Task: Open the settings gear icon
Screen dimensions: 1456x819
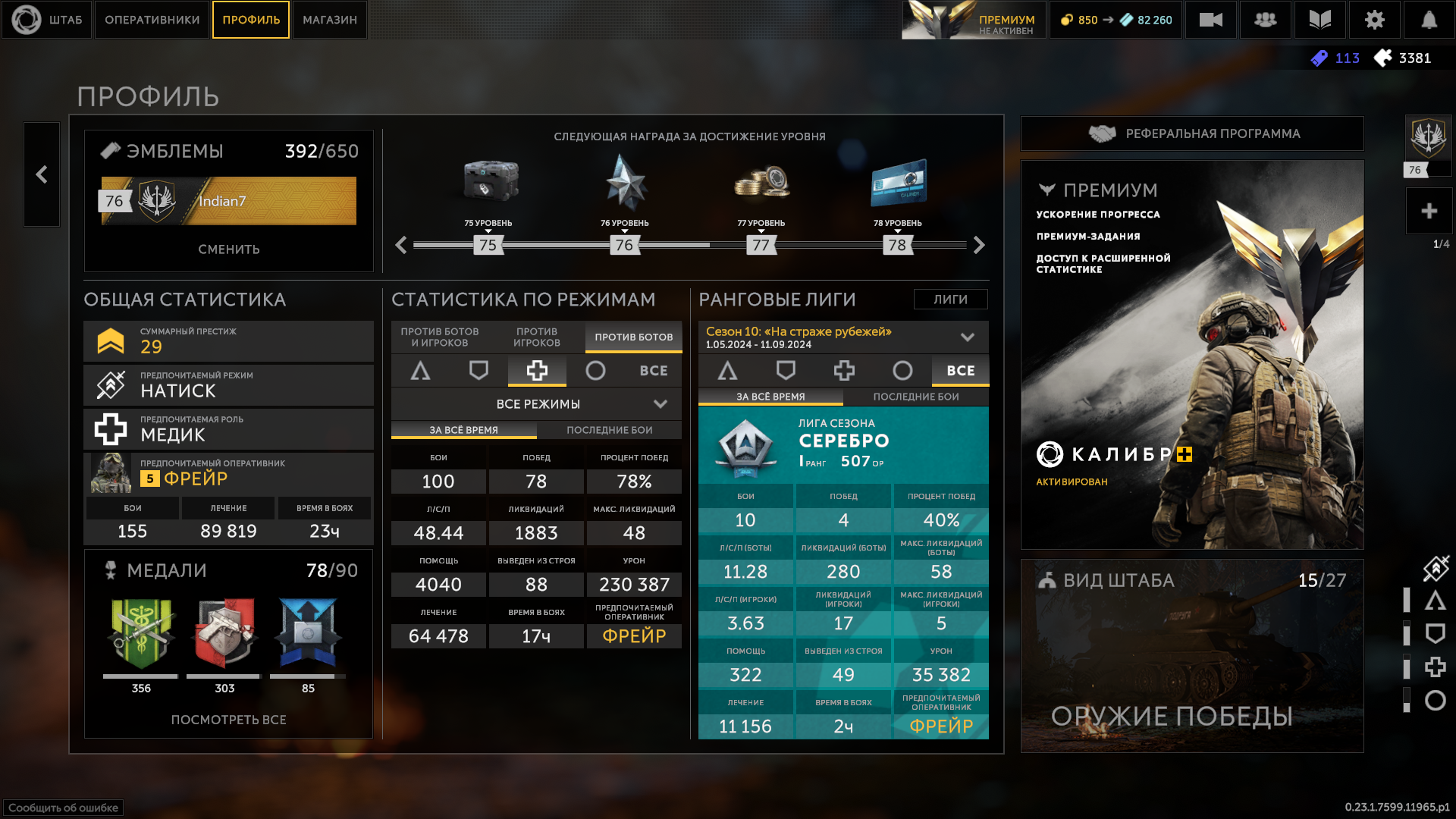Action: [1374, 20]
